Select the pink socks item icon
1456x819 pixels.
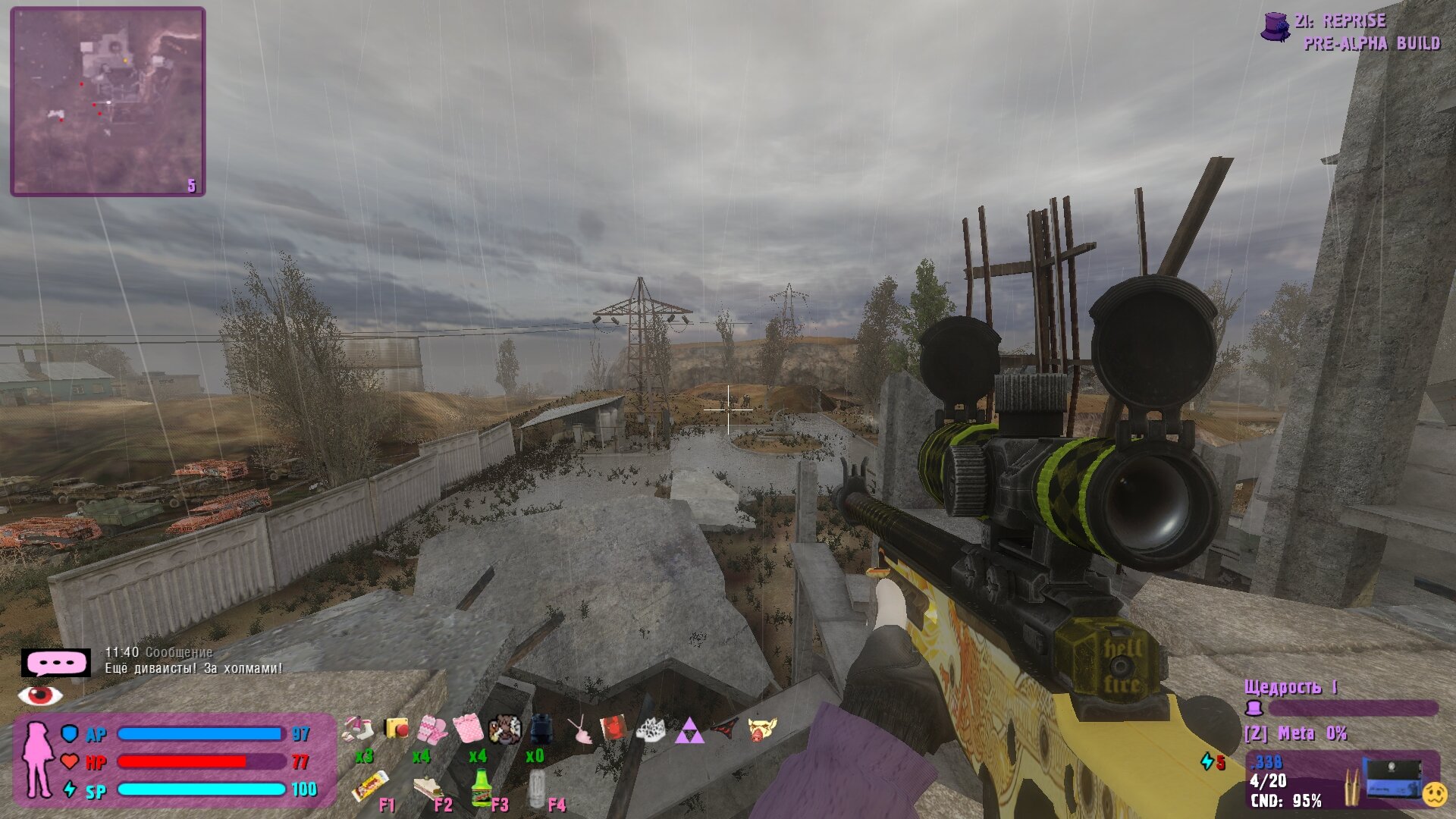pos(359,730)
